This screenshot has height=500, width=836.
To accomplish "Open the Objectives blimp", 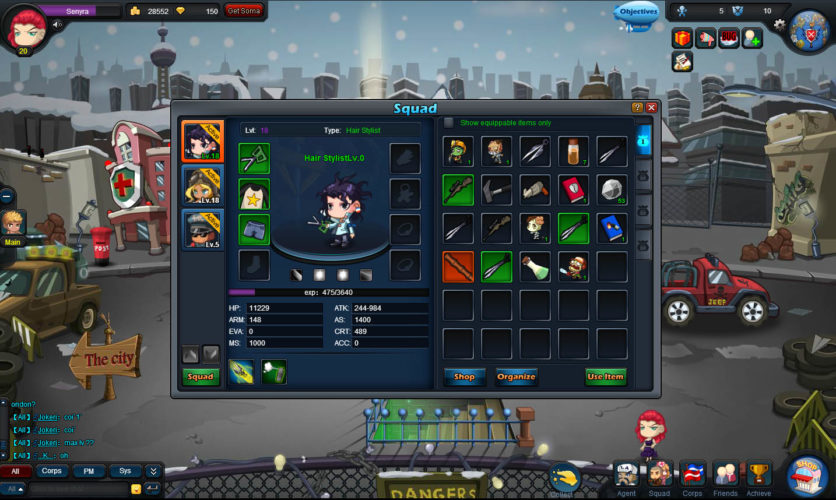I will [637, 13].
